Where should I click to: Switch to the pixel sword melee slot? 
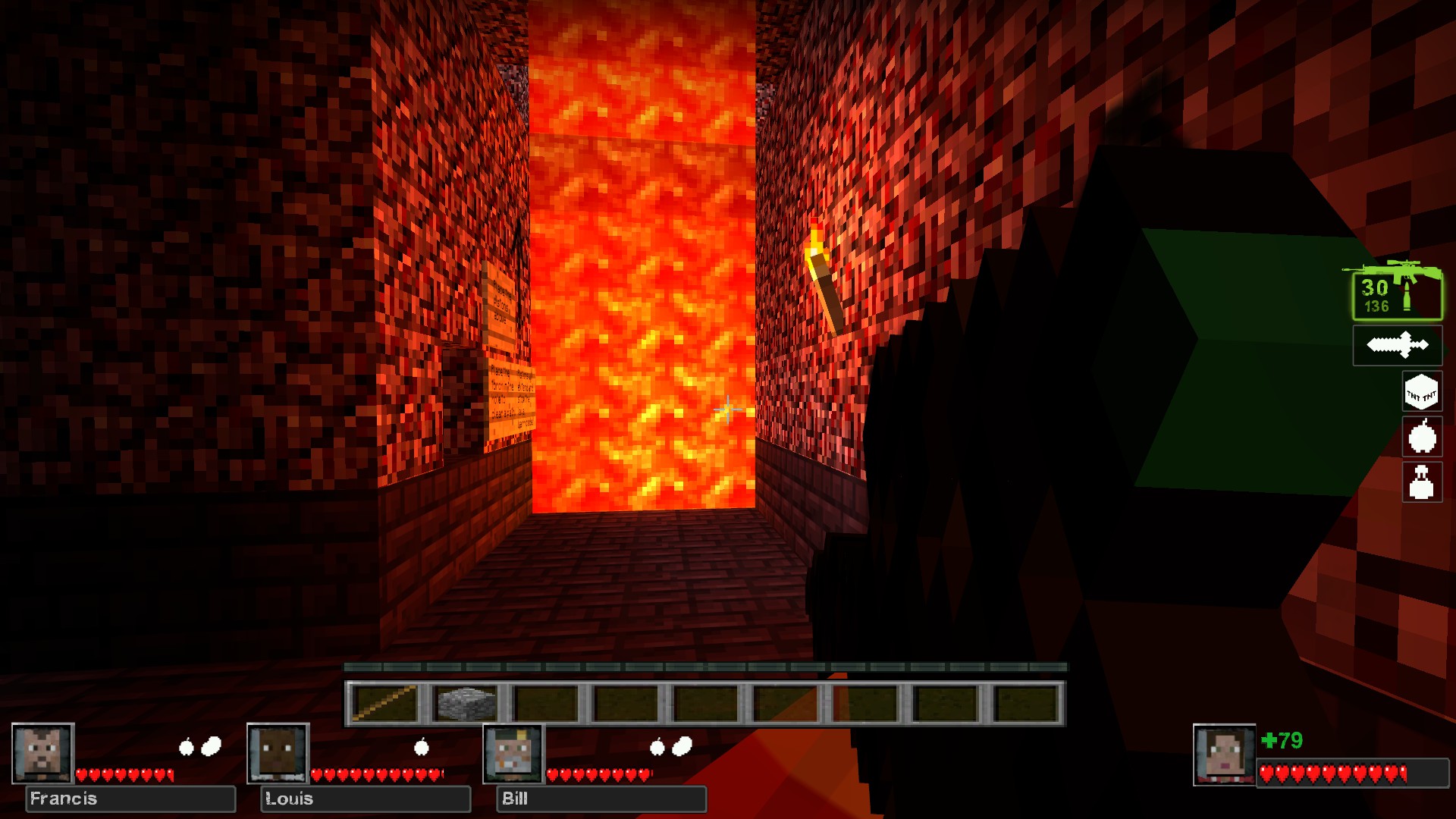click(1397, 346)
